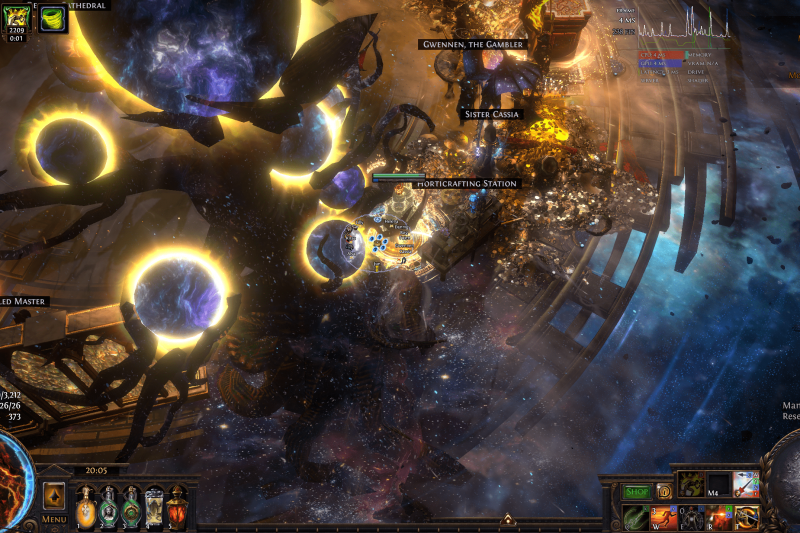Click the up-arrow button above Menu

[x=54, y=495]
